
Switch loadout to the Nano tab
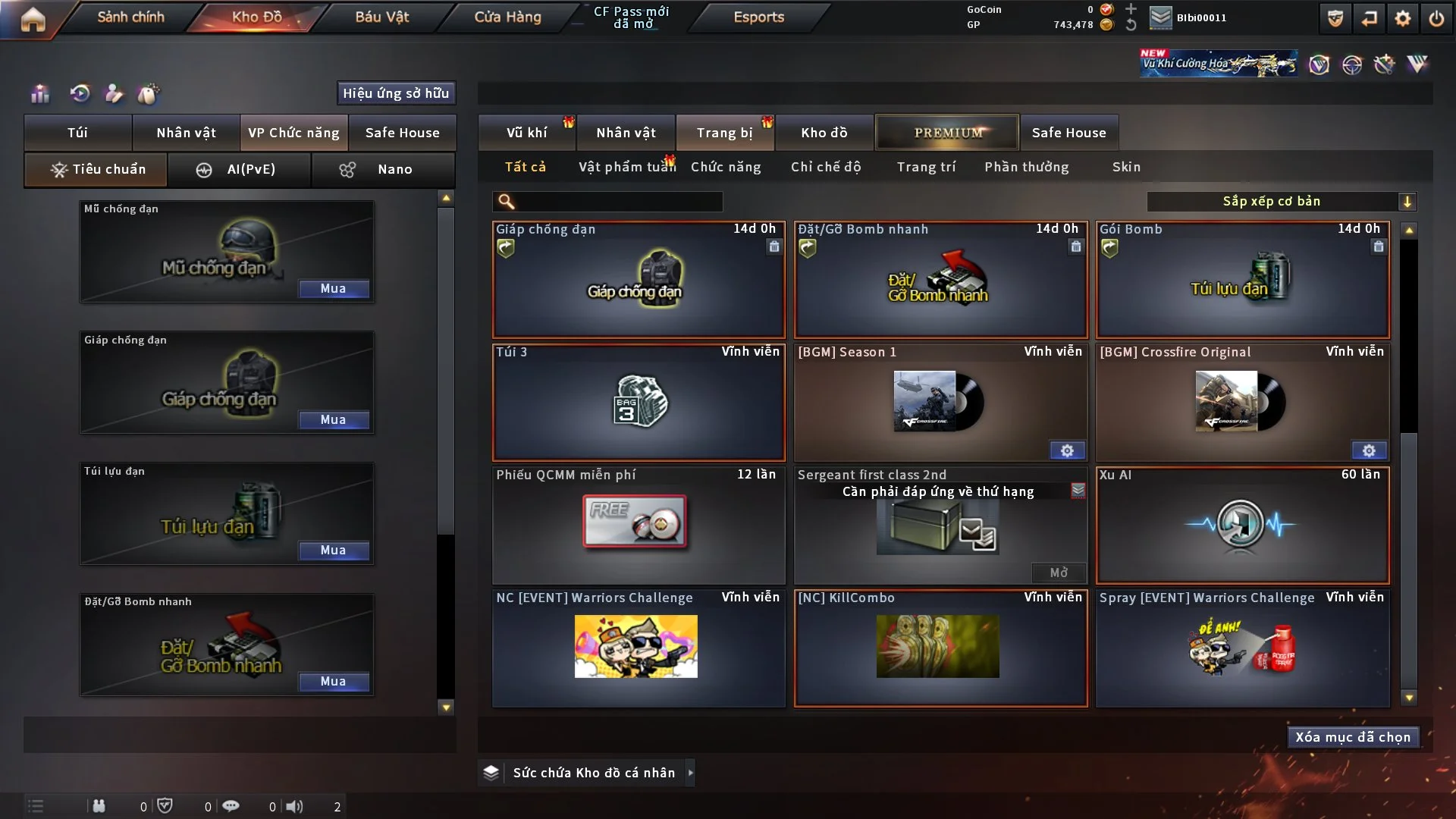coord(384,169)
